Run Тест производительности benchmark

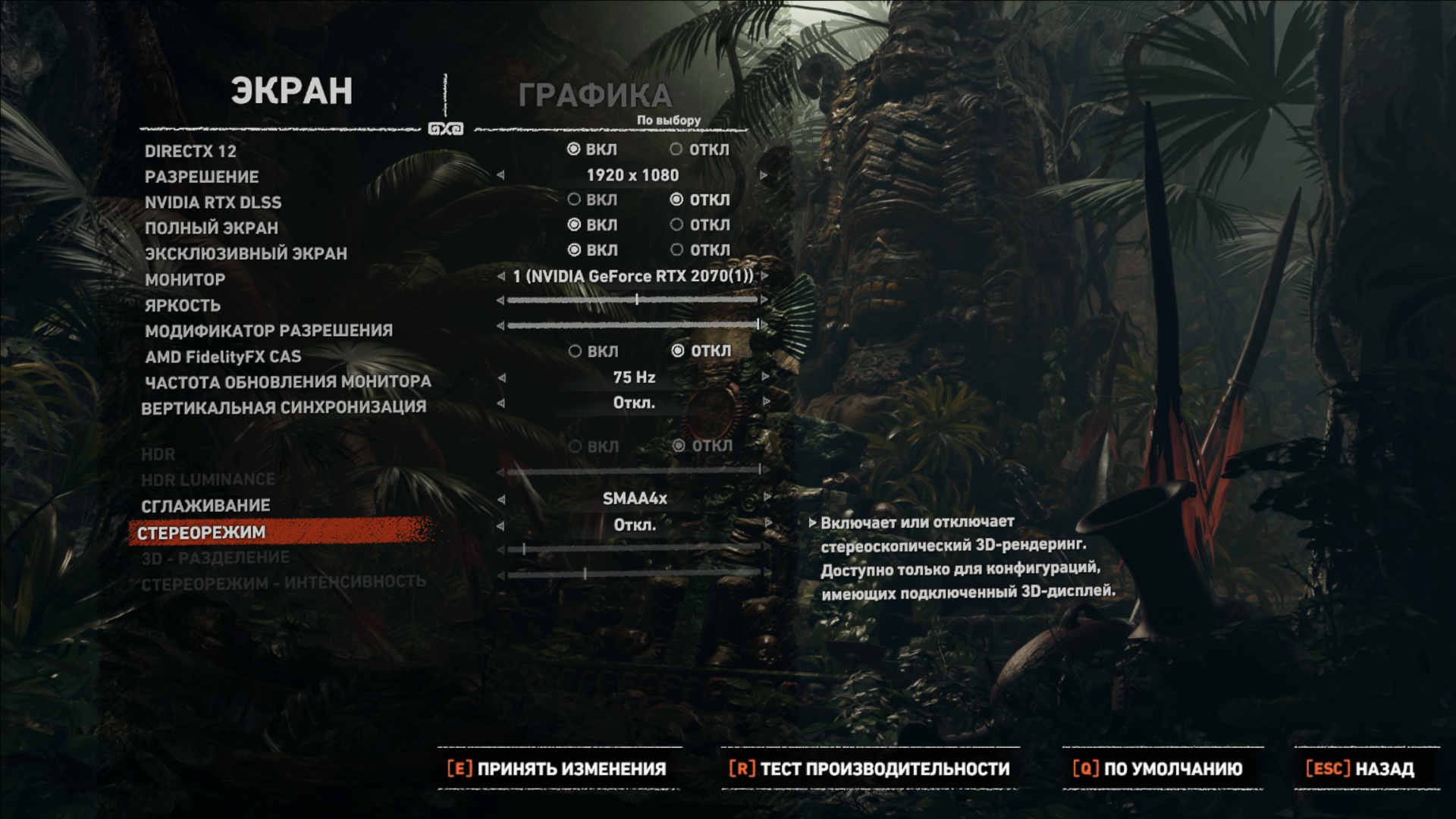pos(870,769)
